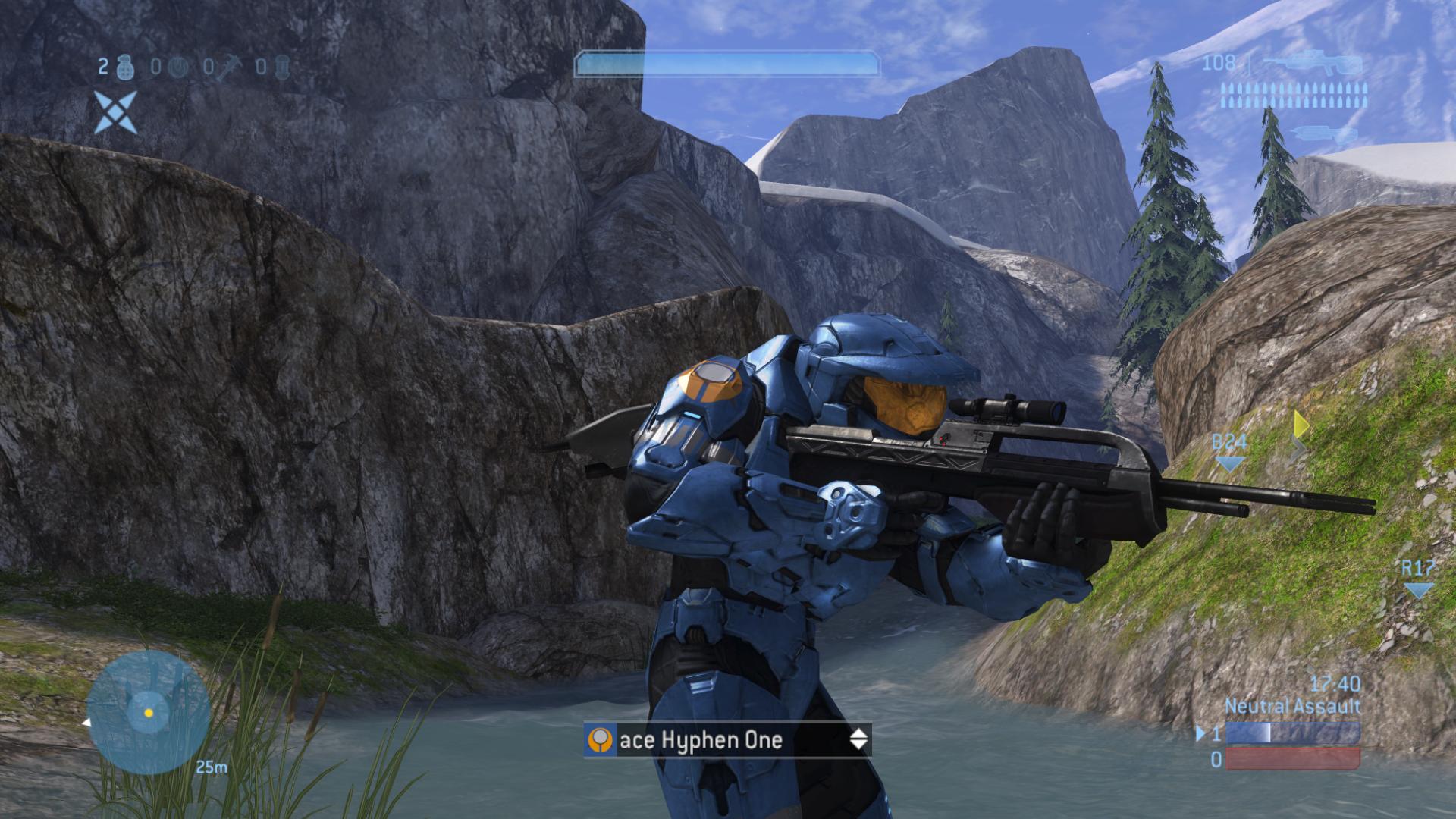The image size is (1456, 819).
Task: Click the four-pointed star icon under the grenades
Action: (115, 112)
